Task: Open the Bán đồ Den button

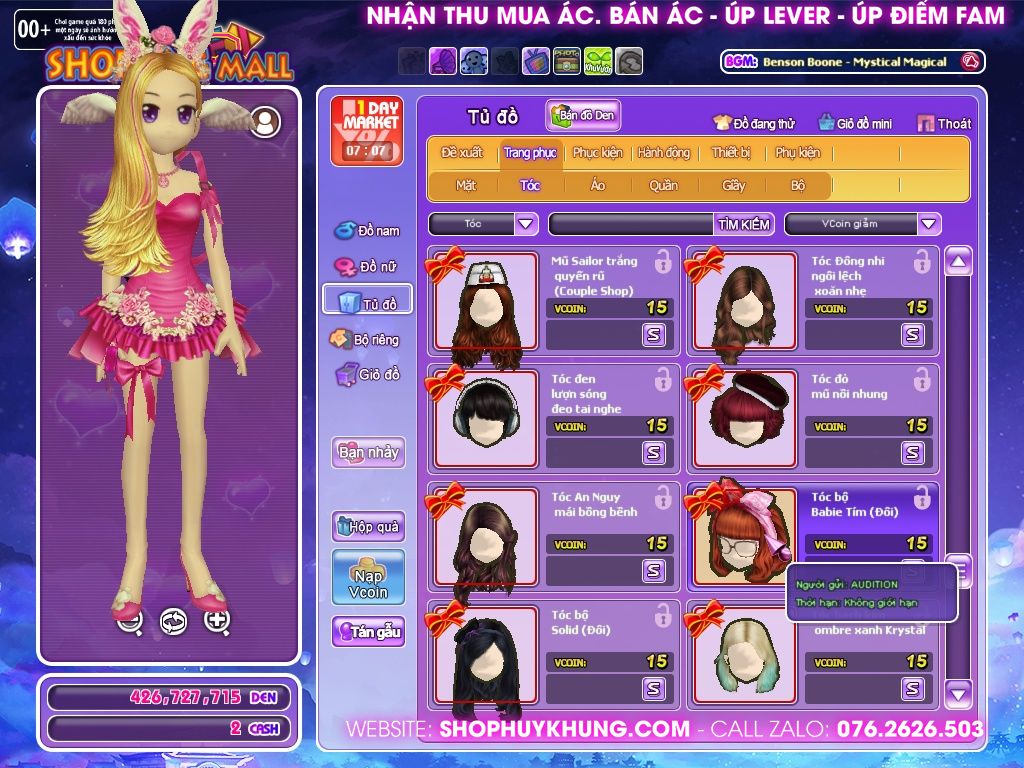Action: [583, 116]
